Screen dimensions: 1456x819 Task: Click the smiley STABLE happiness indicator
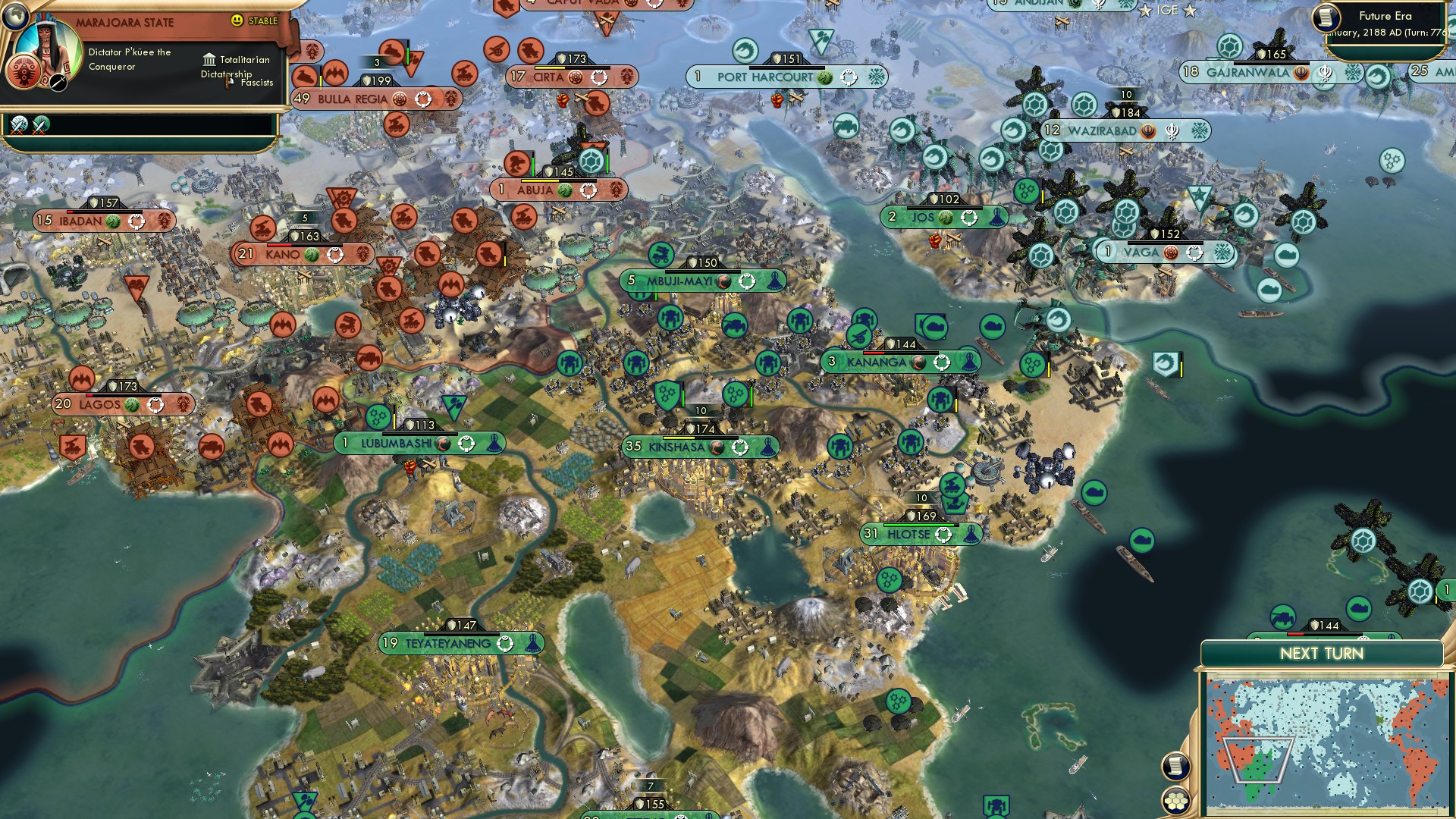click(237, 20)
